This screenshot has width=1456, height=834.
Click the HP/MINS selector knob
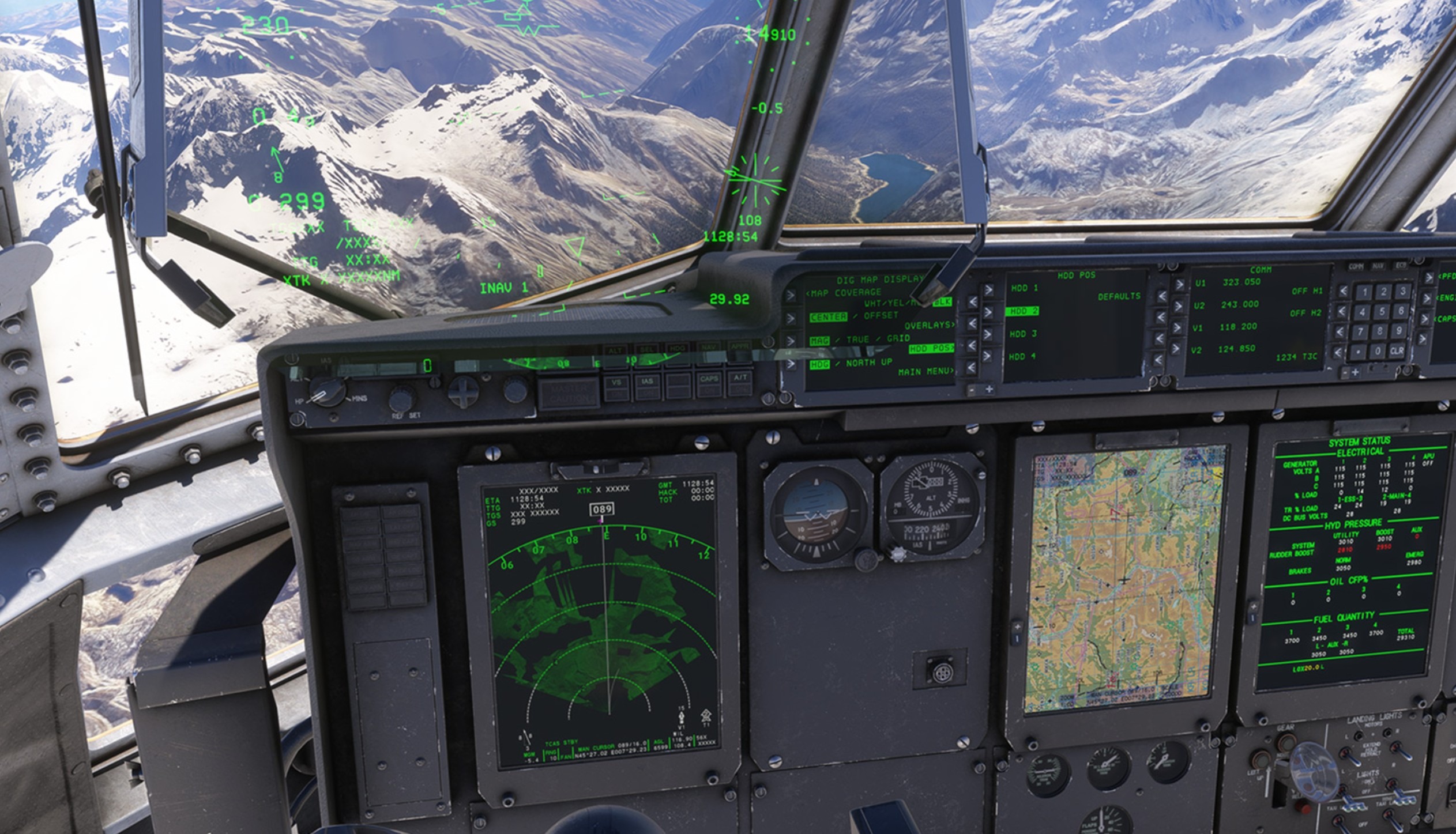pyautogui.click(x=327, y=392)
